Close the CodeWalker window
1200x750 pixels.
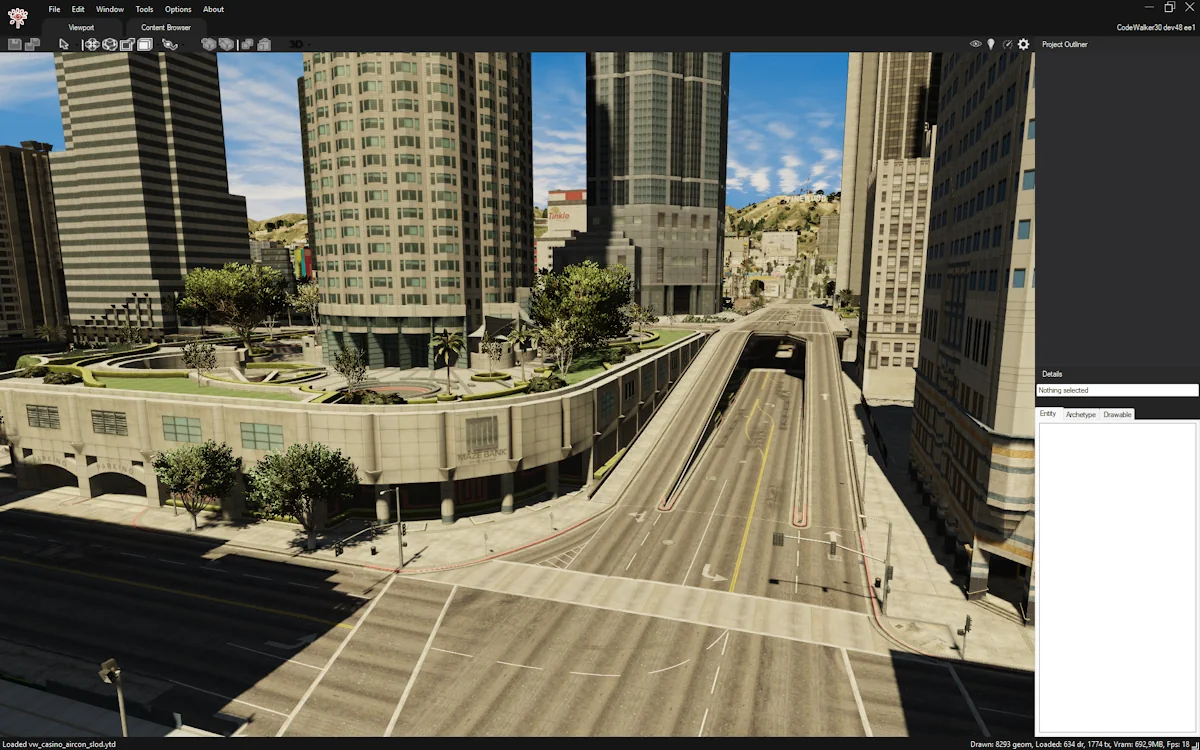pos(1190,8)
